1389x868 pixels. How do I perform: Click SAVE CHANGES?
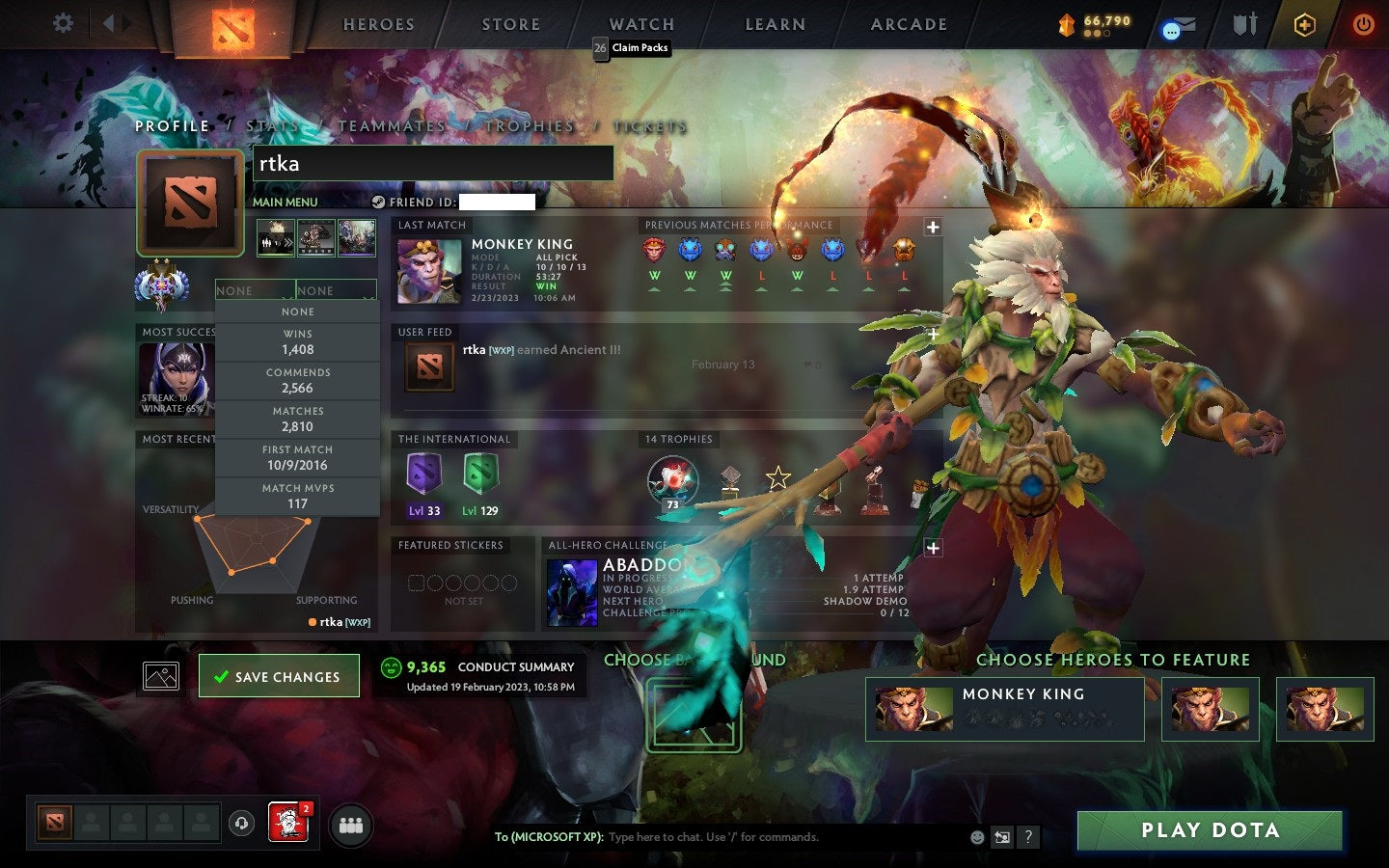(279, 675)
